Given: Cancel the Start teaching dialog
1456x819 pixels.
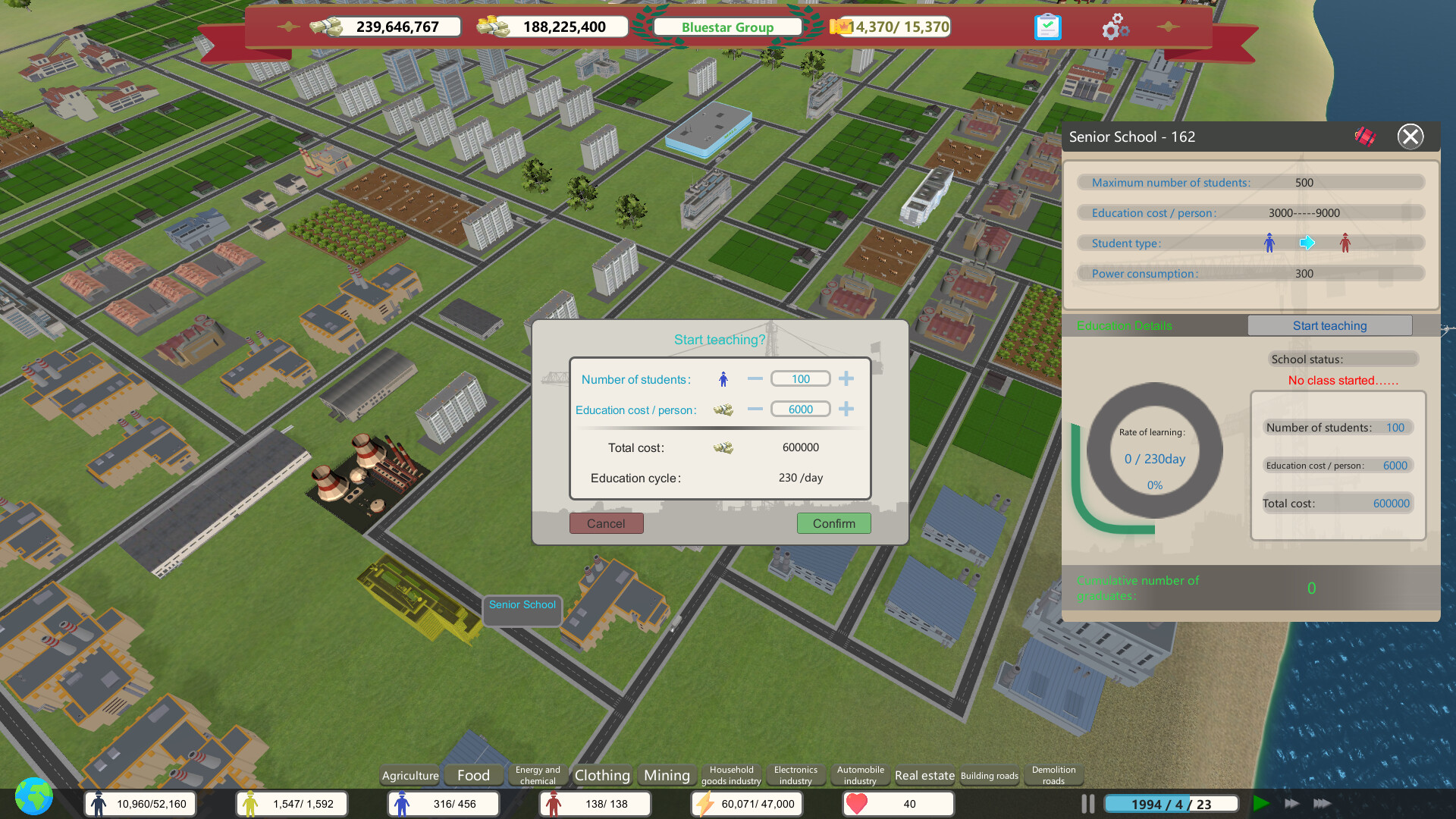Looking at the screenshot, I should [x=606, y=523].
